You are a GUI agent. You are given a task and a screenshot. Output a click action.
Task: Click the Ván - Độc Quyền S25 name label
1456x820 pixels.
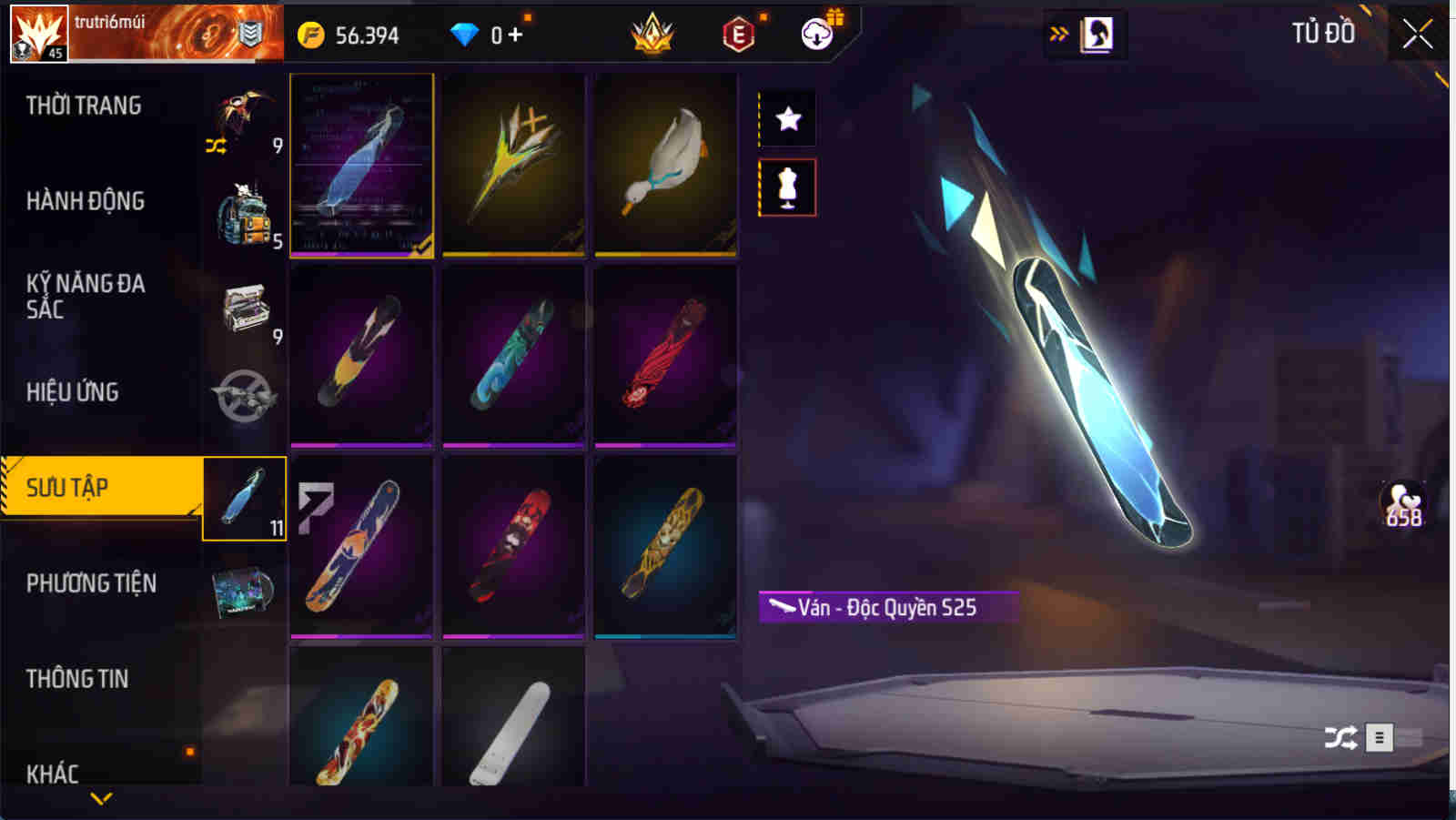(x=887, y=605)
